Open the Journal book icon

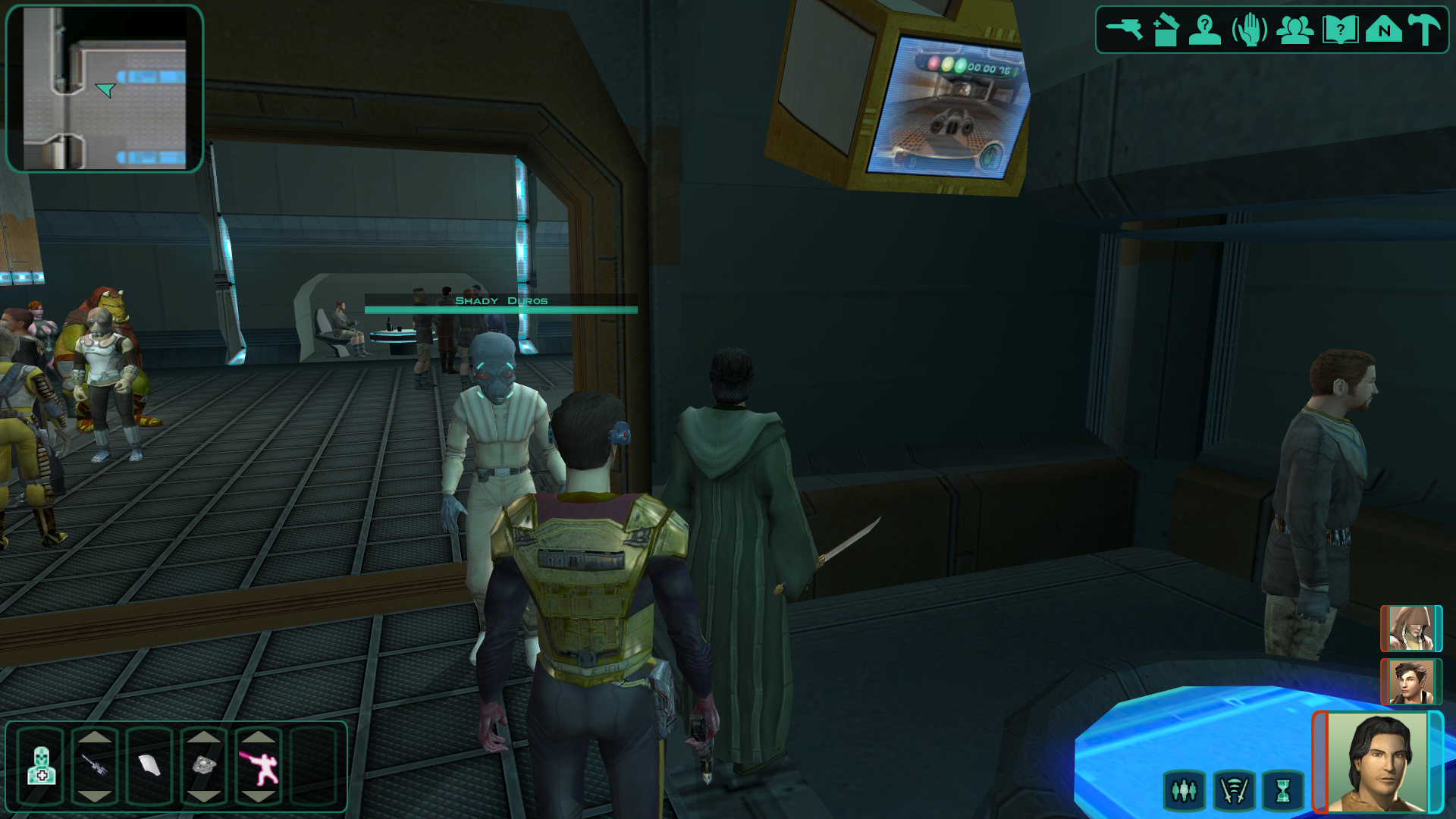[1339, 30]
